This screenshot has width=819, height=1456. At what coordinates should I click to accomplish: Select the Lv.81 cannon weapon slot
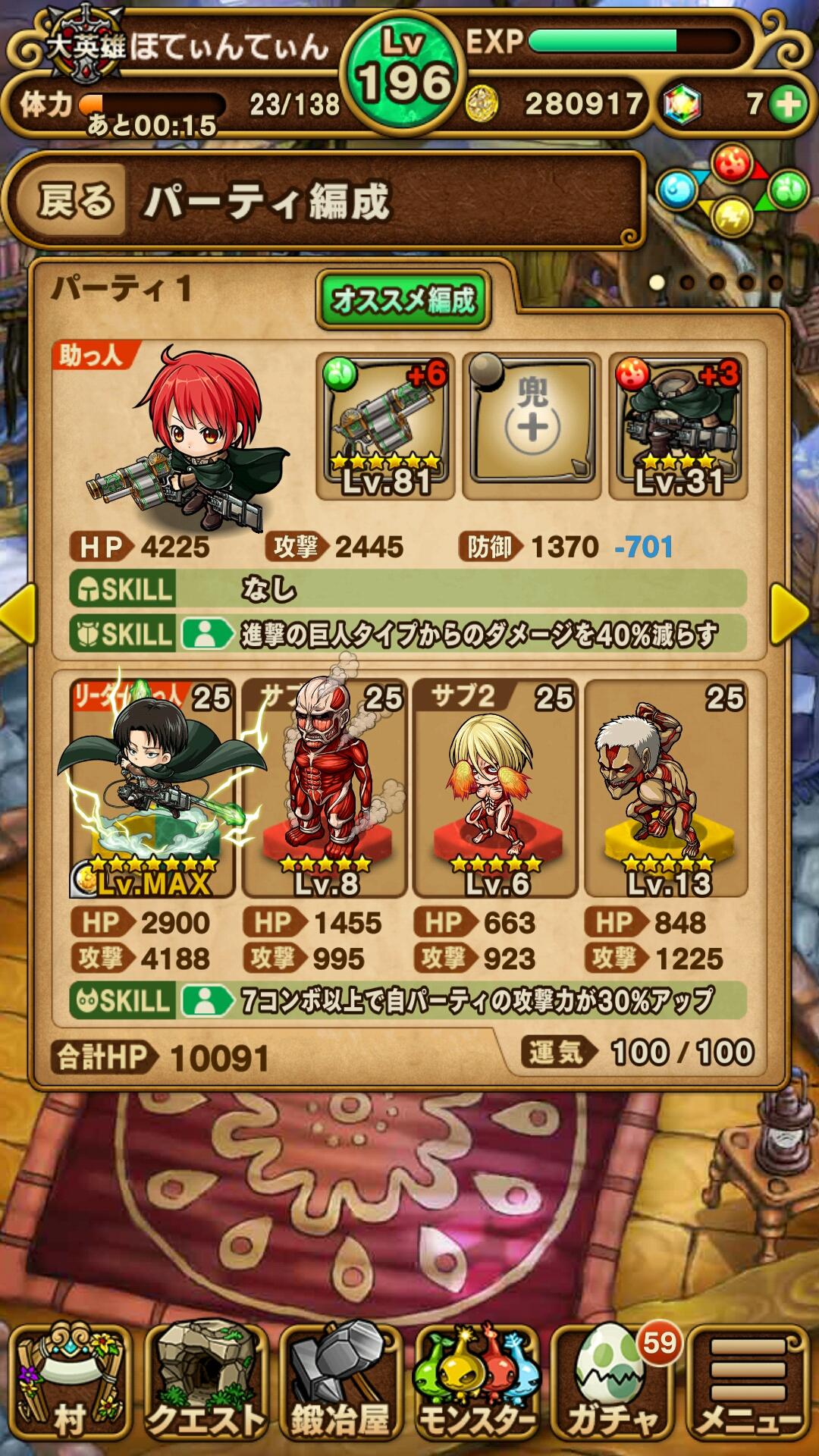pos(385,426)
